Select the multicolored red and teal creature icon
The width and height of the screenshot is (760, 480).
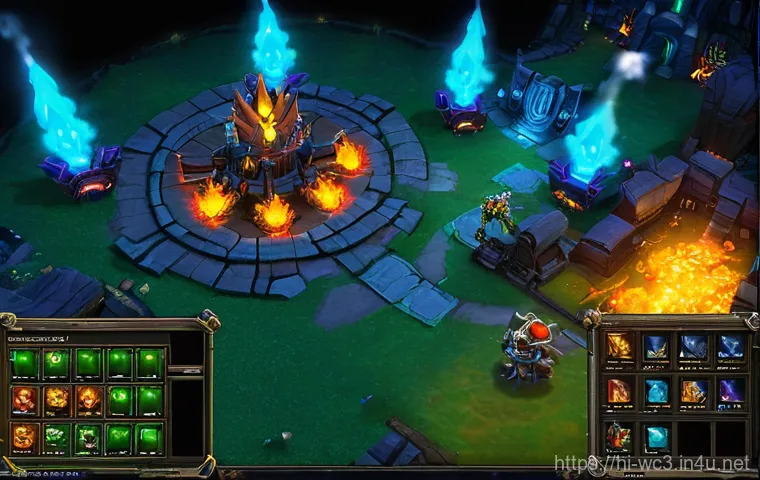(x=620, y=437)
